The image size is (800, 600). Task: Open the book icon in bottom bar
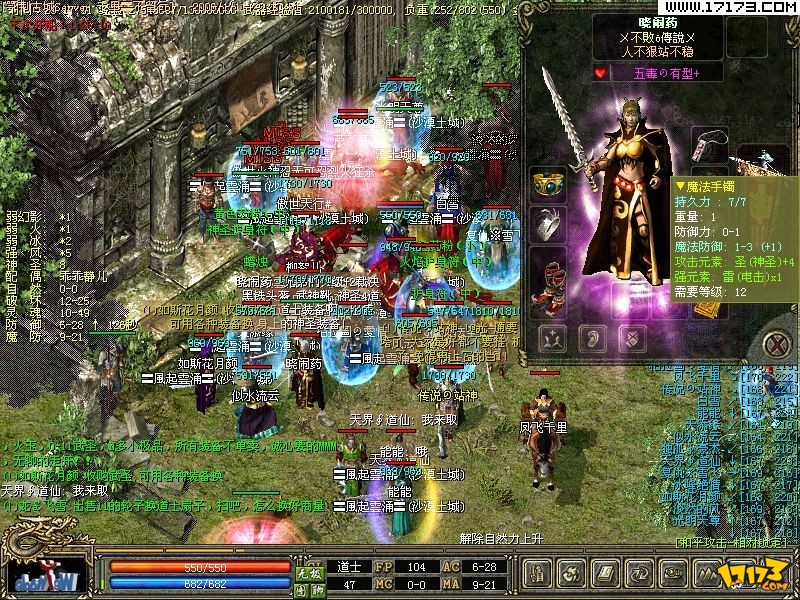click(x=605, y=574)
